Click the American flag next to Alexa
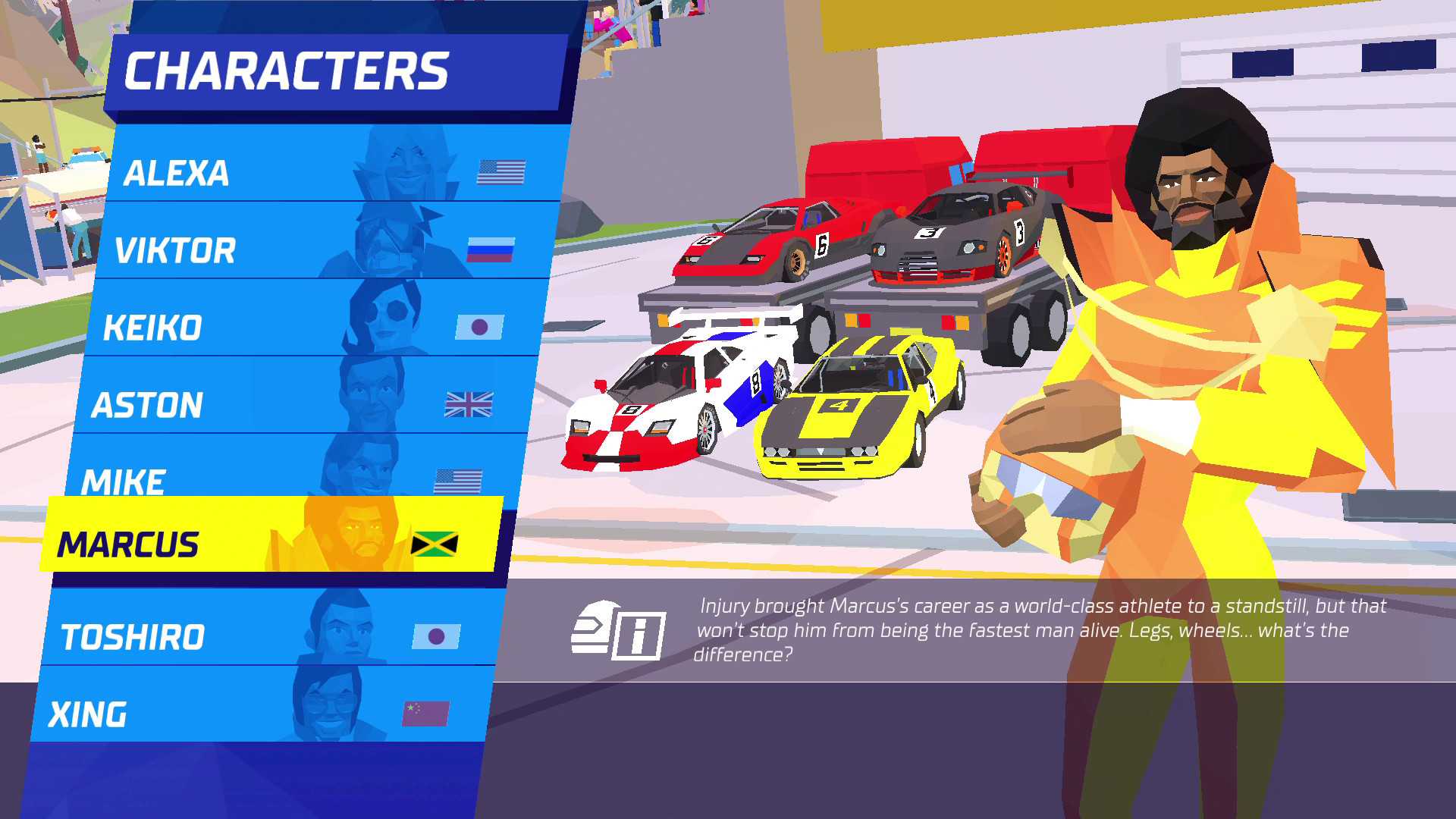The width and height of the screenshot is (1456, 819). 502,171
